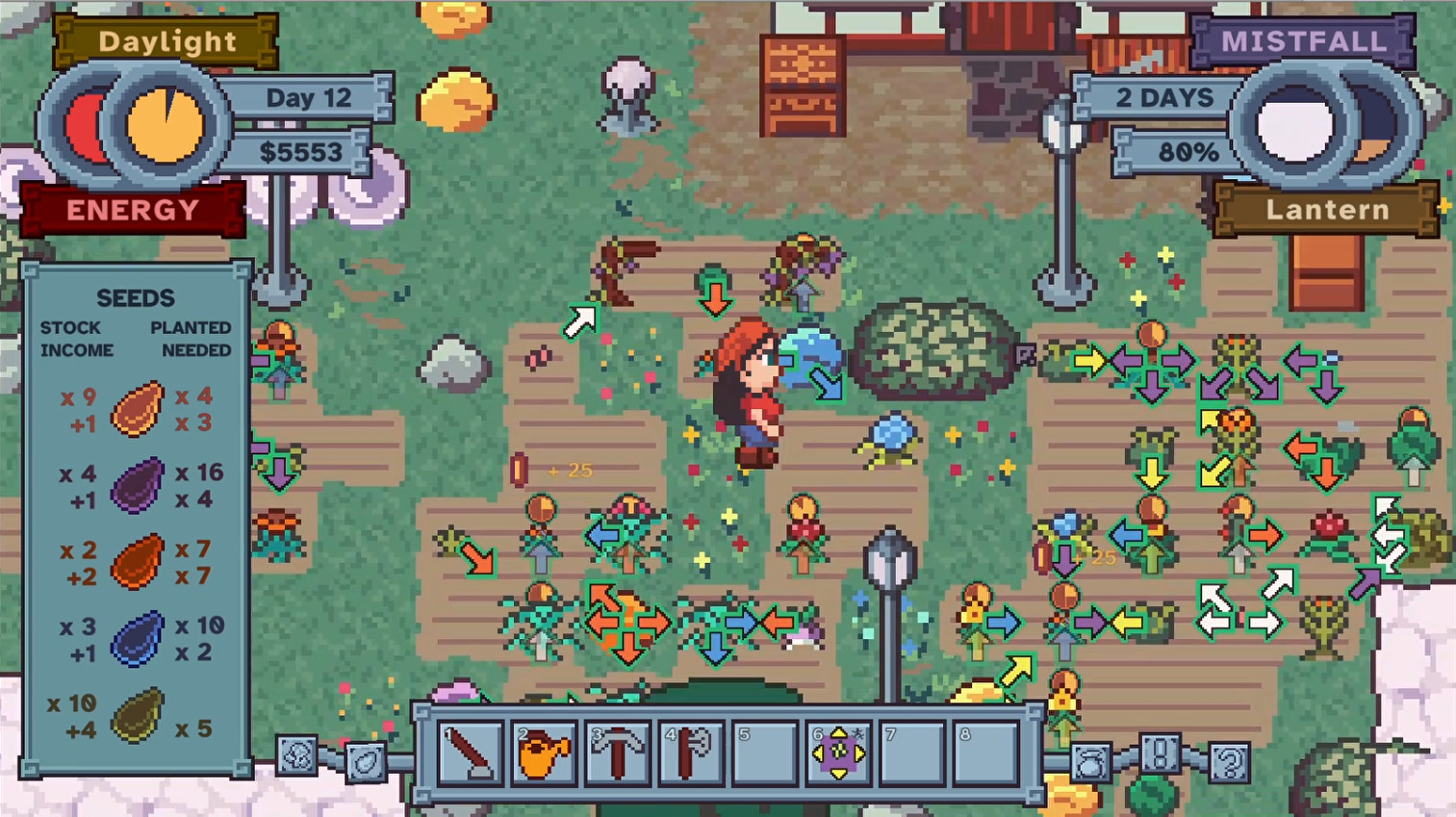Screen dimensions: 1456x817
Task: Collapse the SEEDS panel header
Action: (136, 298)
